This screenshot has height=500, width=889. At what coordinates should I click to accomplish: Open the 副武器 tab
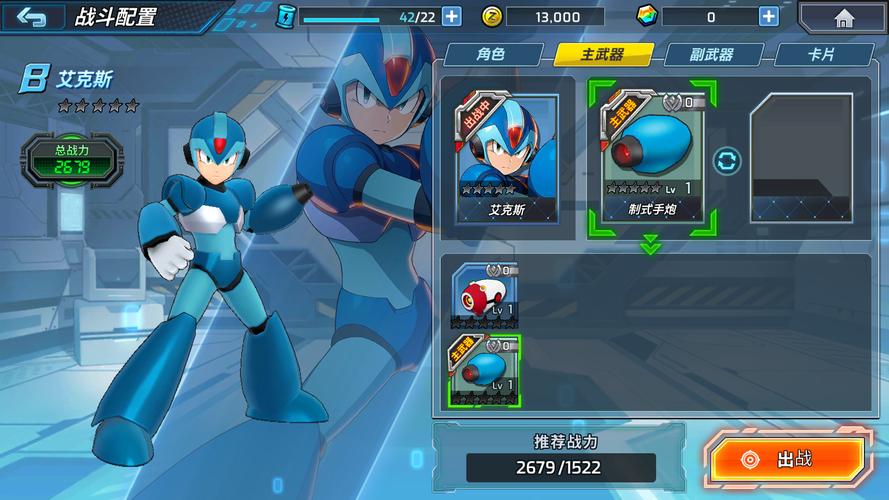[x=712, y=55]
